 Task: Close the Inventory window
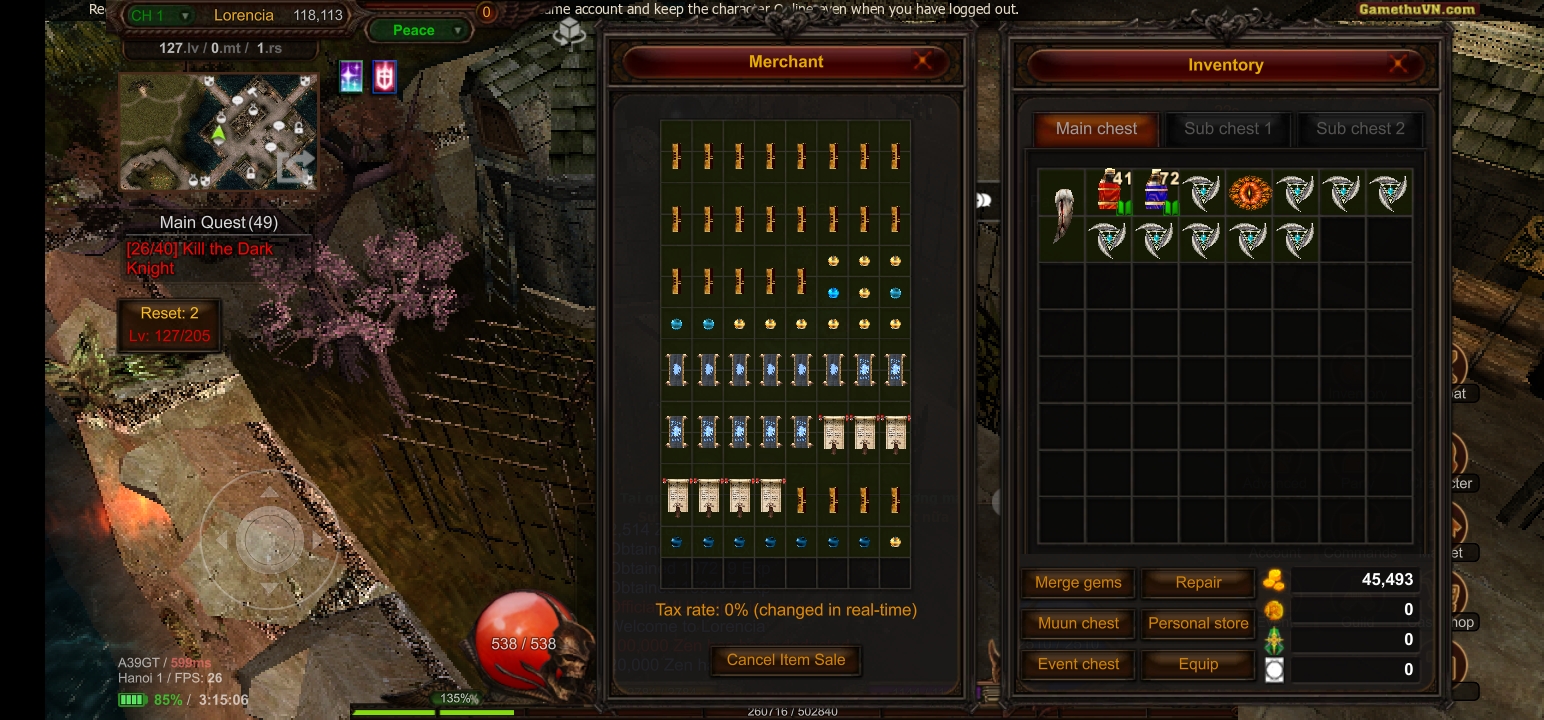[1399, 65]
